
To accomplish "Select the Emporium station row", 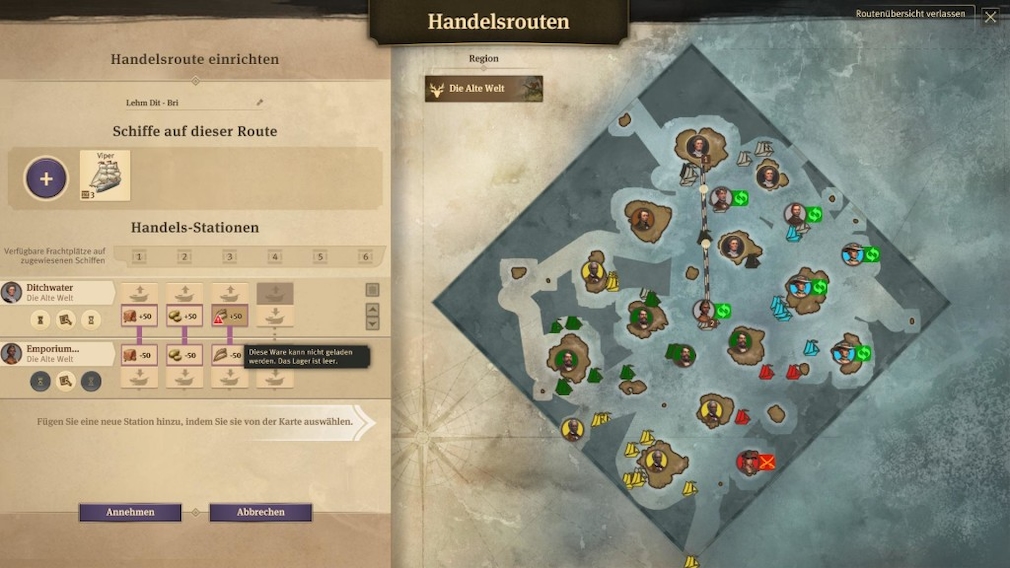I will [57, 353].
